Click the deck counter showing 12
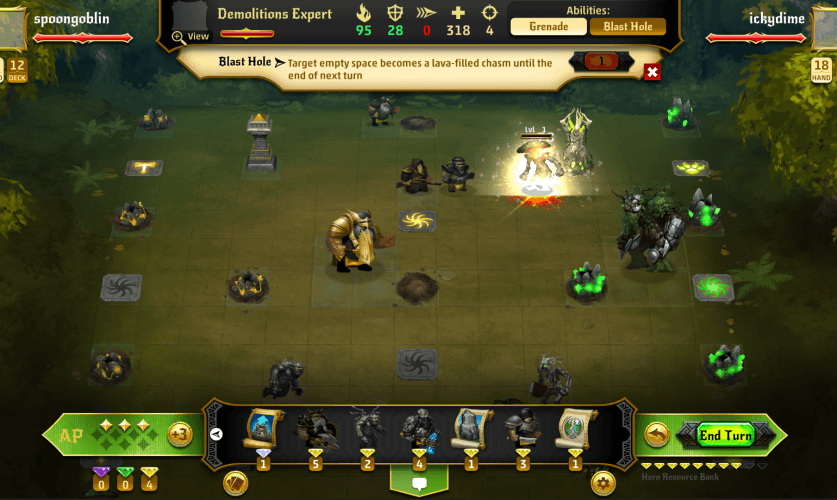The height and width of the screenshot is (500, 837). tap(16, 70)
